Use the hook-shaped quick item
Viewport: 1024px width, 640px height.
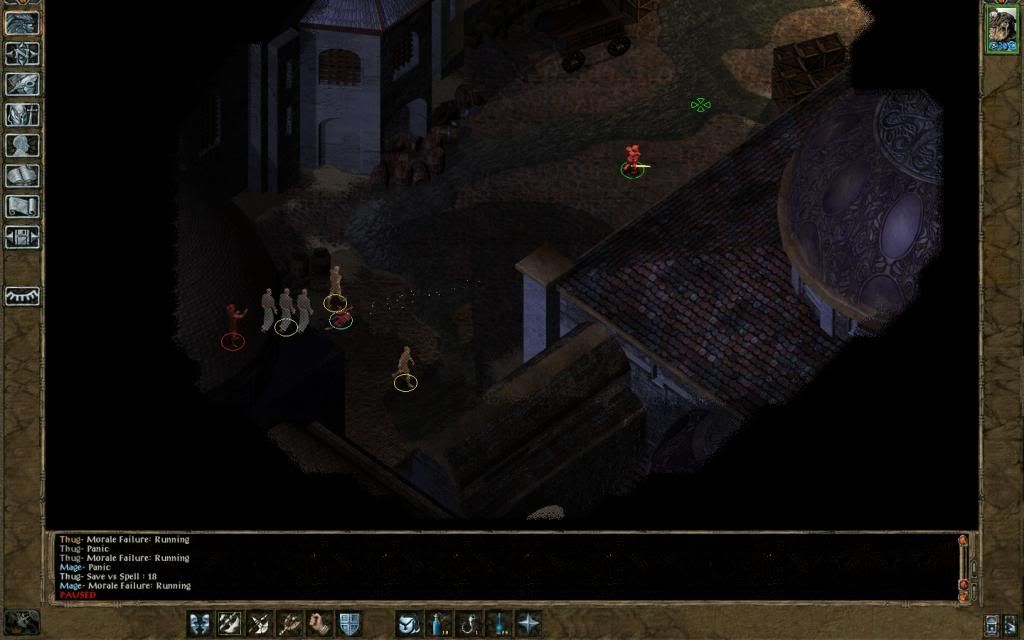click(x=467, y=623)
